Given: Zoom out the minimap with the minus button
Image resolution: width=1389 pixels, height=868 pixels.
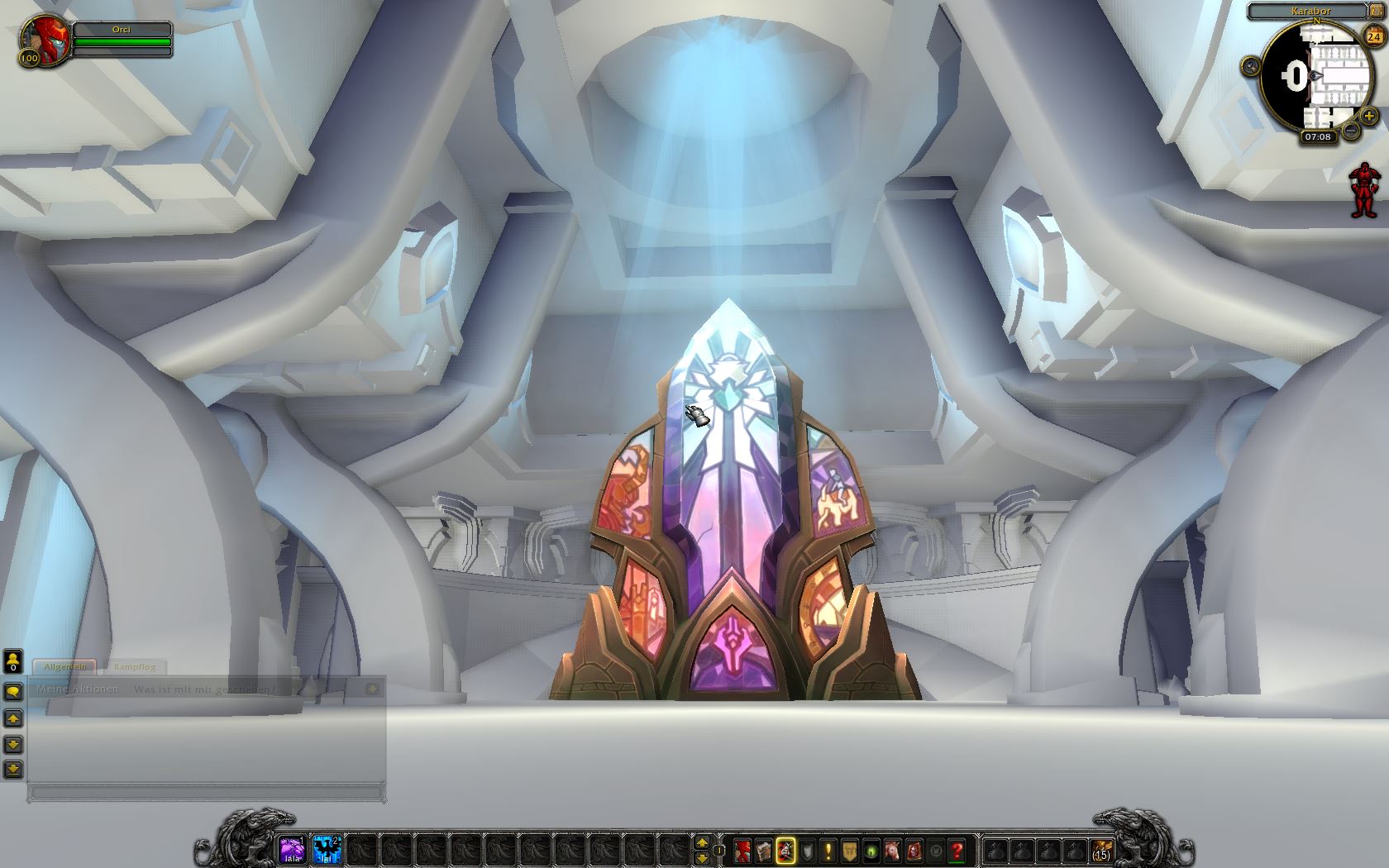Looking at the screenshot, I should (x=1351, y=130).
